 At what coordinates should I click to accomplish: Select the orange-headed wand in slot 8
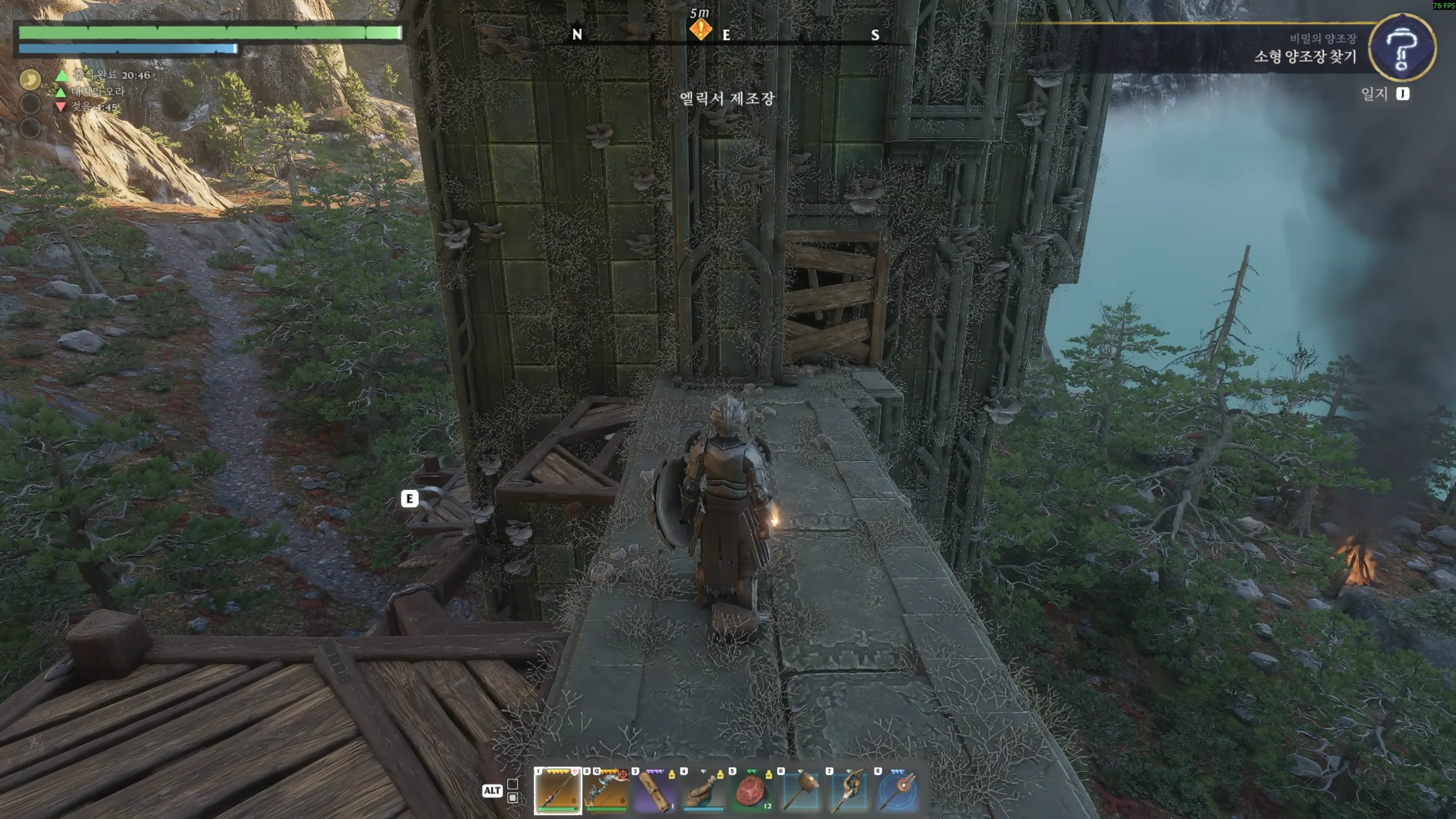[x=897, y=790]
